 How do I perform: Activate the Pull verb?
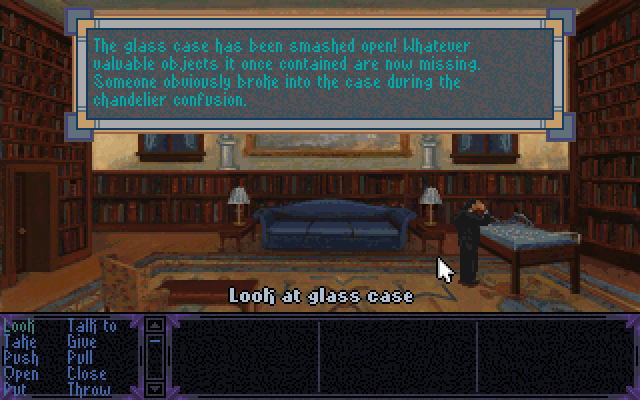[80, 357]
